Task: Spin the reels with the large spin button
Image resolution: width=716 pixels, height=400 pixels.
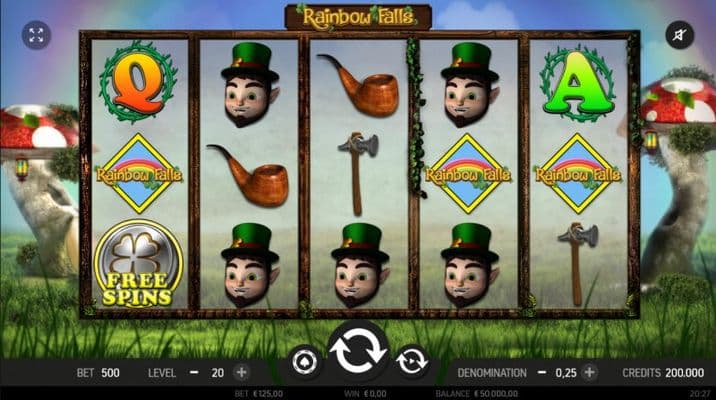Action: coord(358,351)
